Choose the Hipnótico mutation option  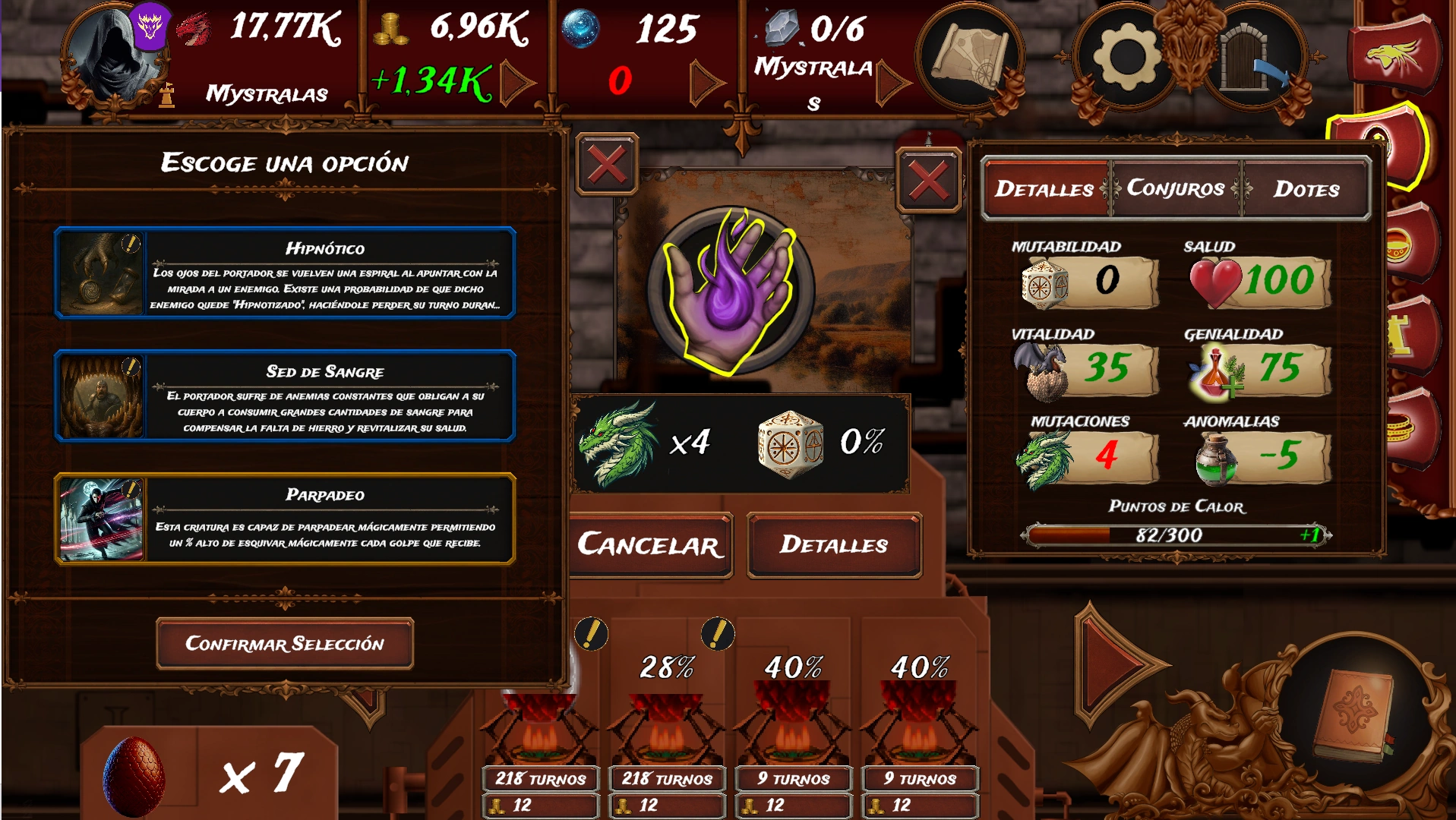[285, 273]
